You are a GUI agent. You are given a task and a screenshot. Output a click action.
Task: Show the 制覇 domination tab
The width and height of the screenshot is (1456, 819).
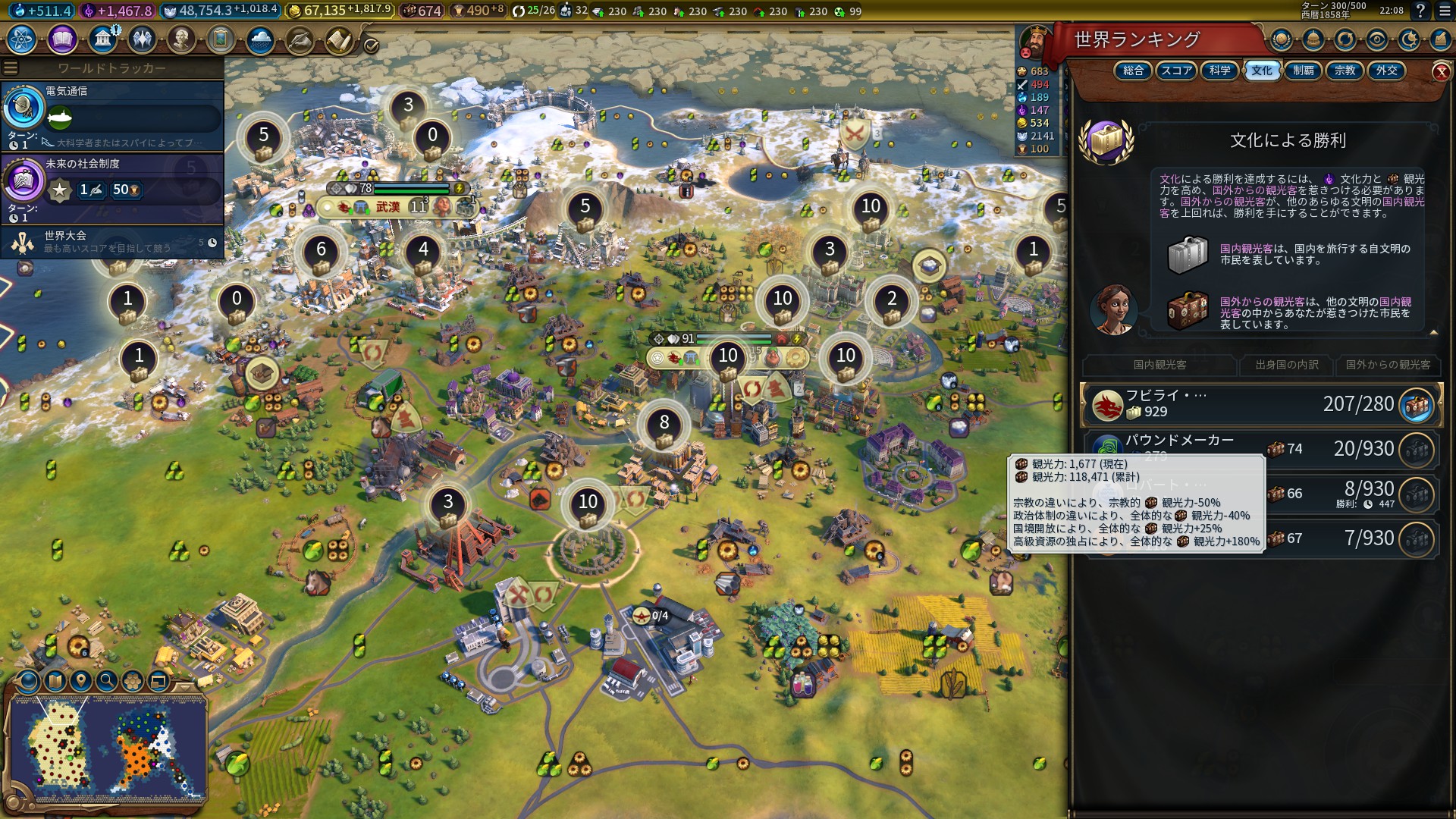point(1304,71)
